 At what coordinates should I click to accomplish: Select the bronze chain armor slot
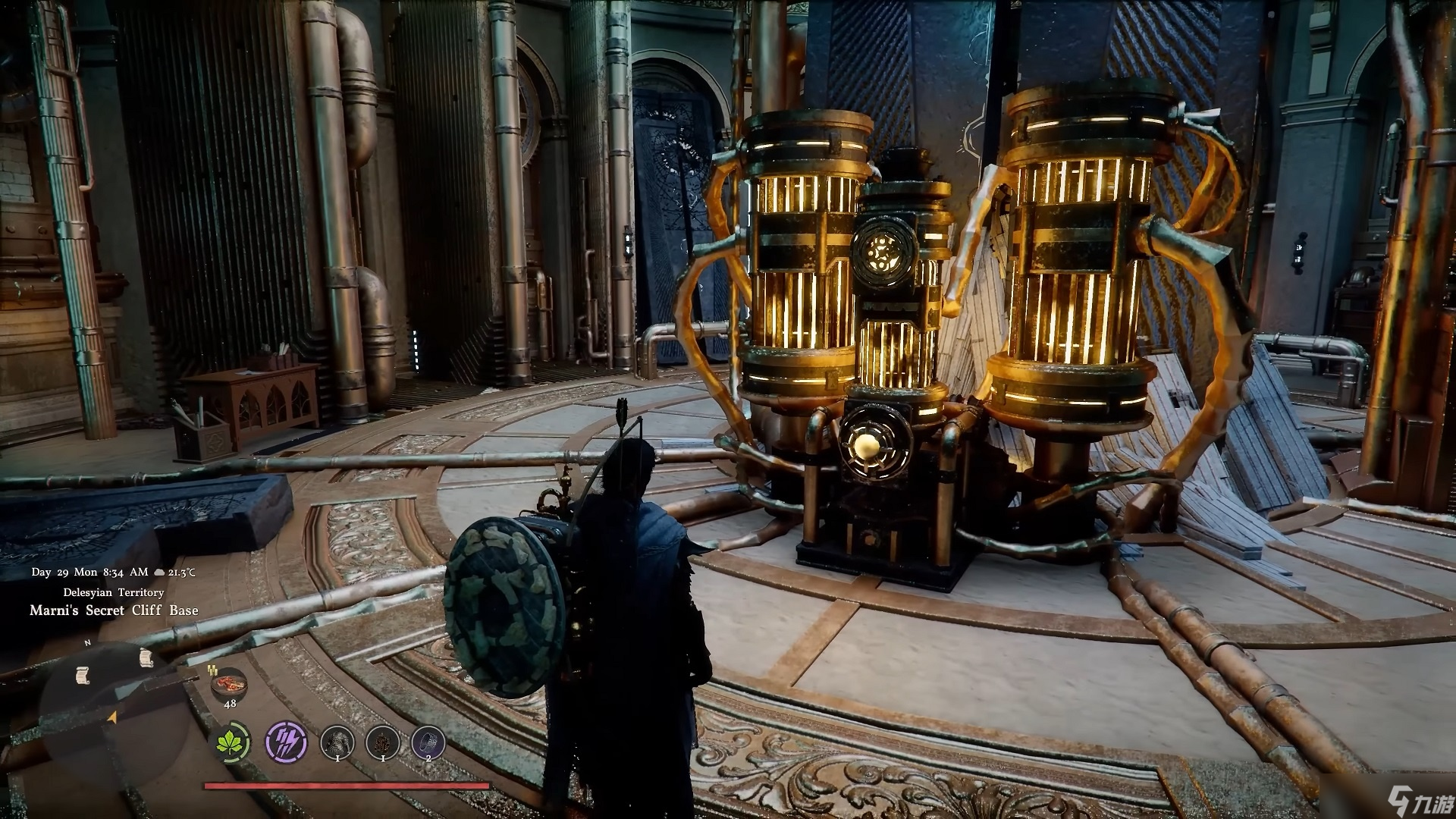coord(382,742)
